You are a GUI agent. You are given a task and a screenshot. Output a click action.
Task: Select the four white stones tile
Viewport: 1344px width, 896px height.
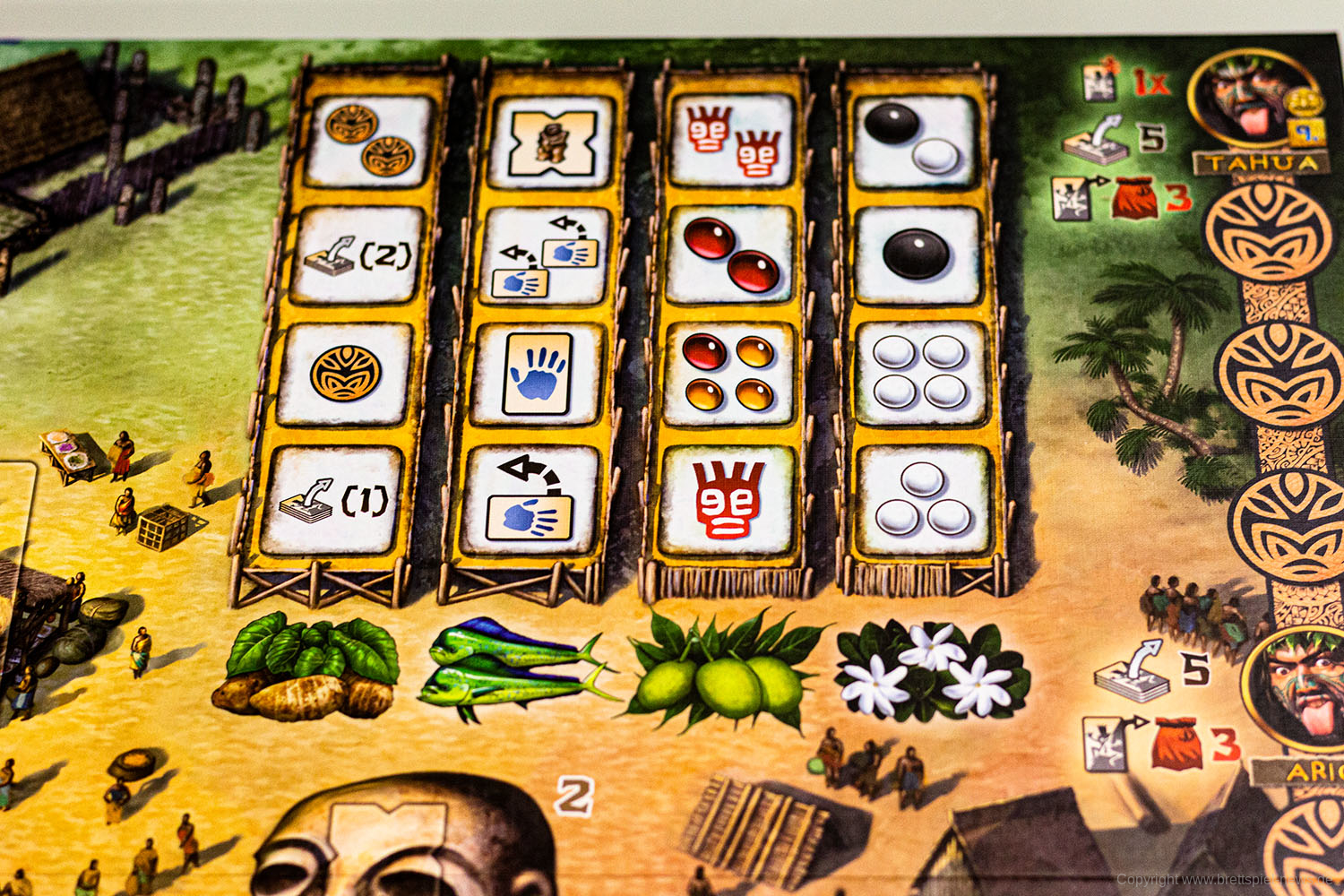920,374
